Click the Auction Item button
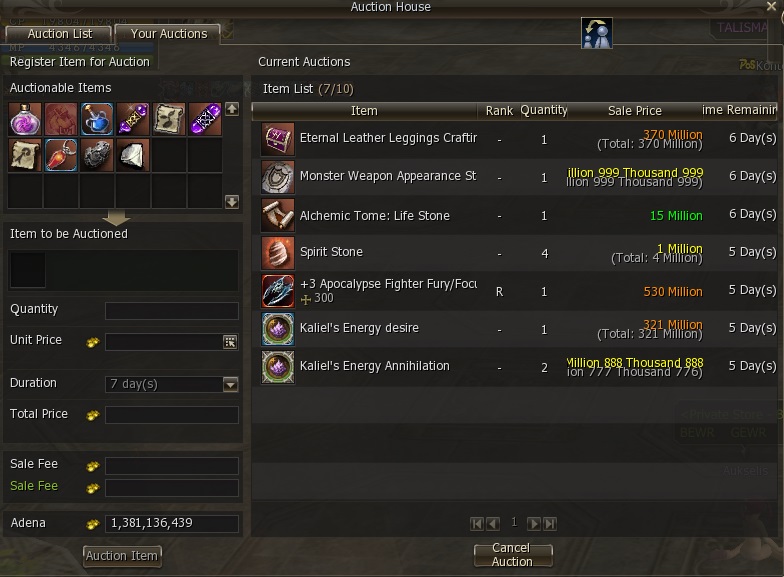Screen dimensions: 784x577 pos(122,556)
